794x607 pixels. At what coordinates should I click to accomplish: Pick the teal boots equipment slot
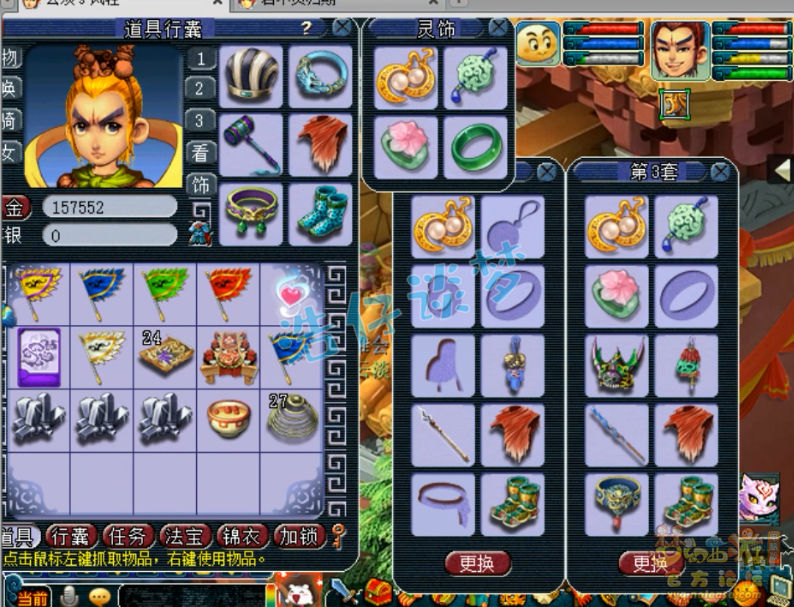(x=321, y=214)
